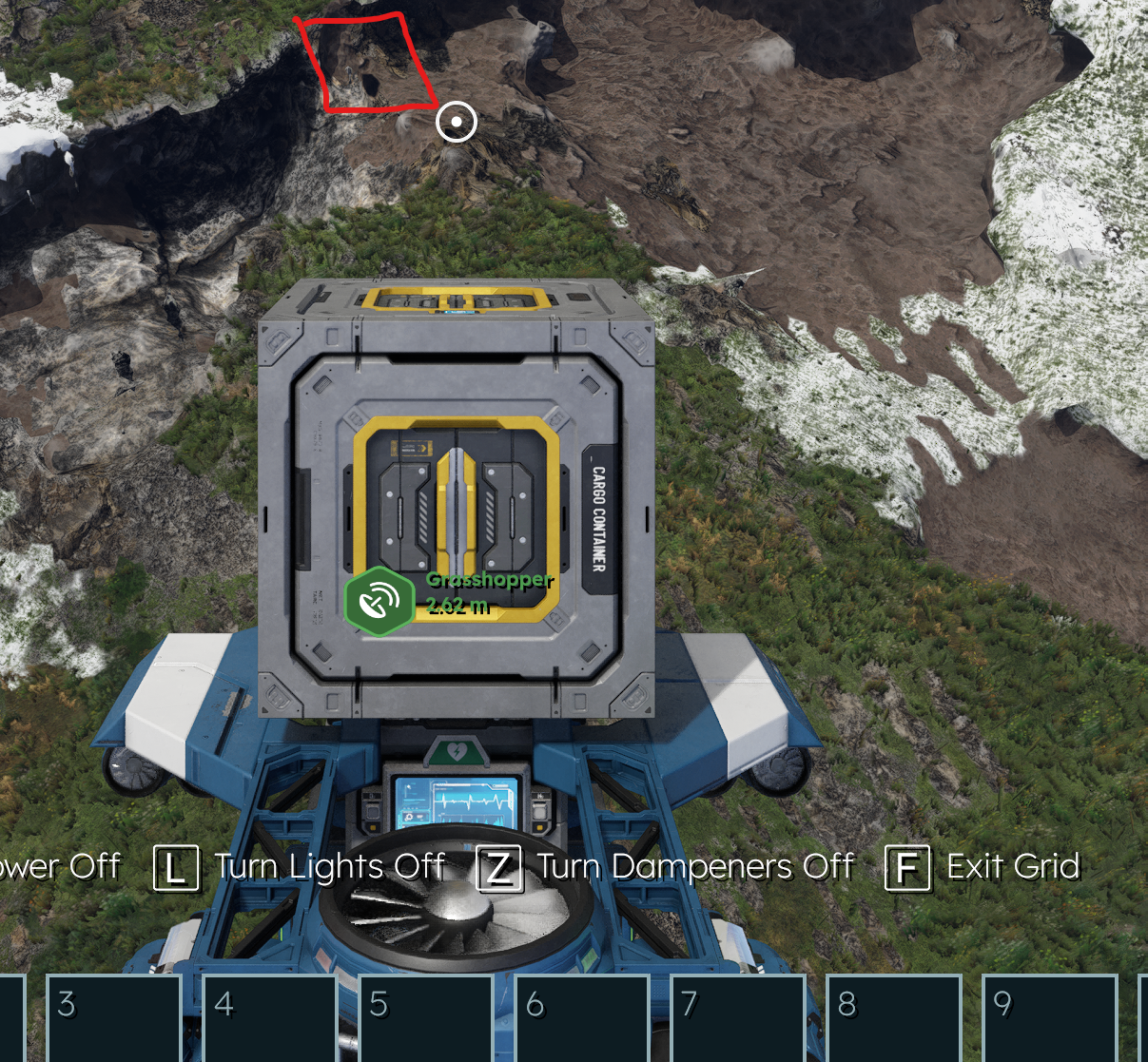Select hotbar slot number 3
The height and width of the screenshot is (1062, 1148).
[114, 1018]
